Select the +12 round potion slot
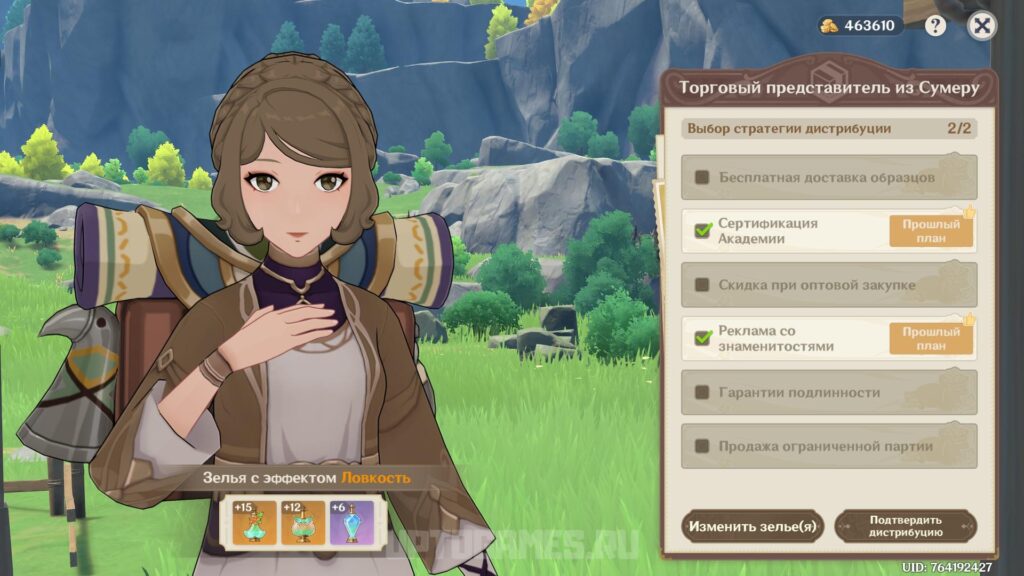Image resolution: width=1024 pixels, height=576 pixels. (x=302, y=522)
